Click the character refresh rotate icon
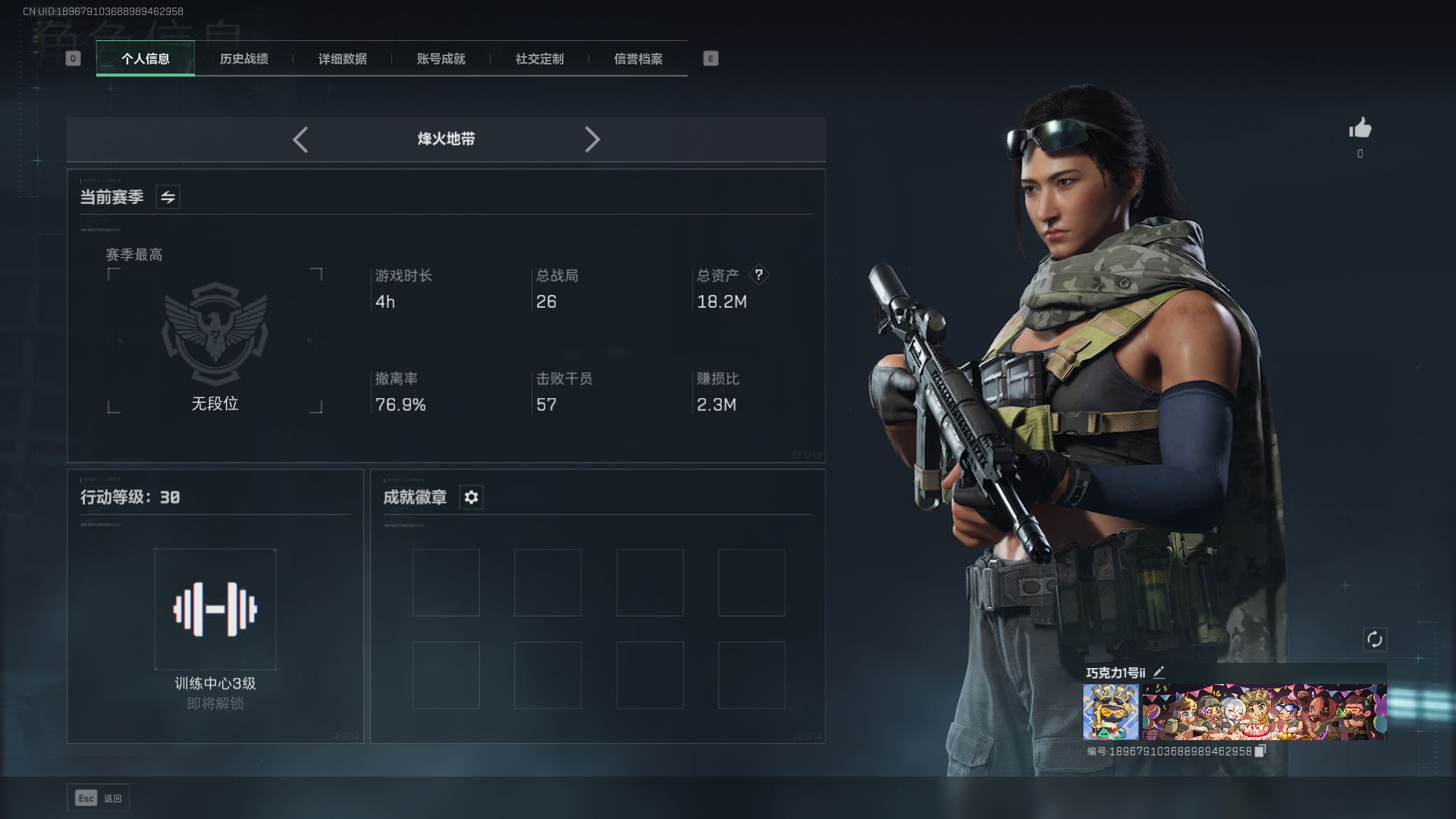The height and width of the screenshot is (819, 1456). 1374,639
